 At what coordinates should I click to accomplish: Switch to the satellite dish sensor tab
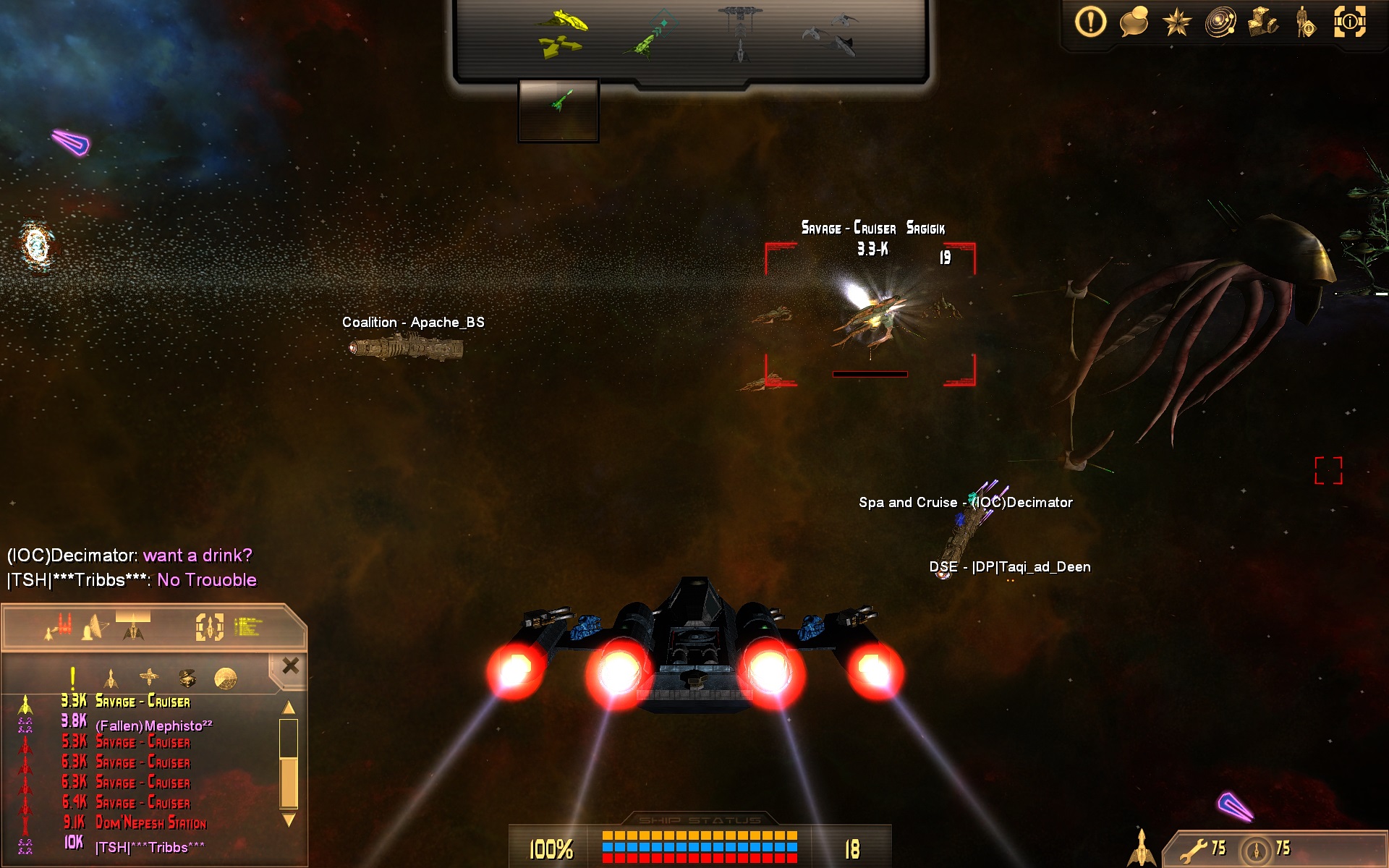point(95,627)
